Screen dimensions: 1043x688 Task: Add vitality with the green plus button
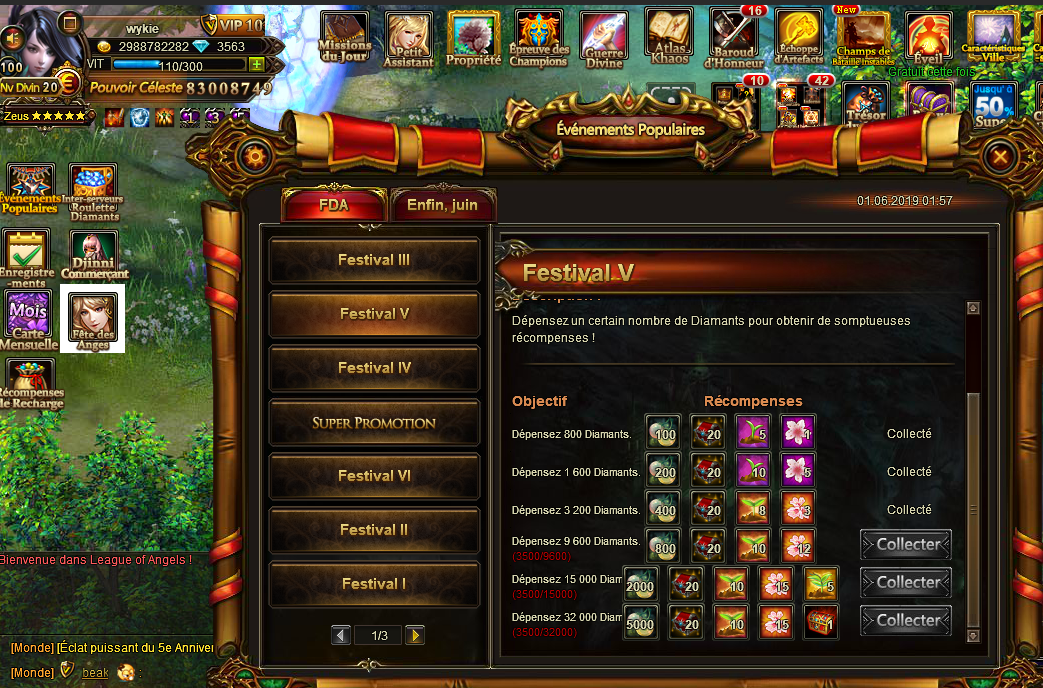pyautogui.click(x=257, y=64)
